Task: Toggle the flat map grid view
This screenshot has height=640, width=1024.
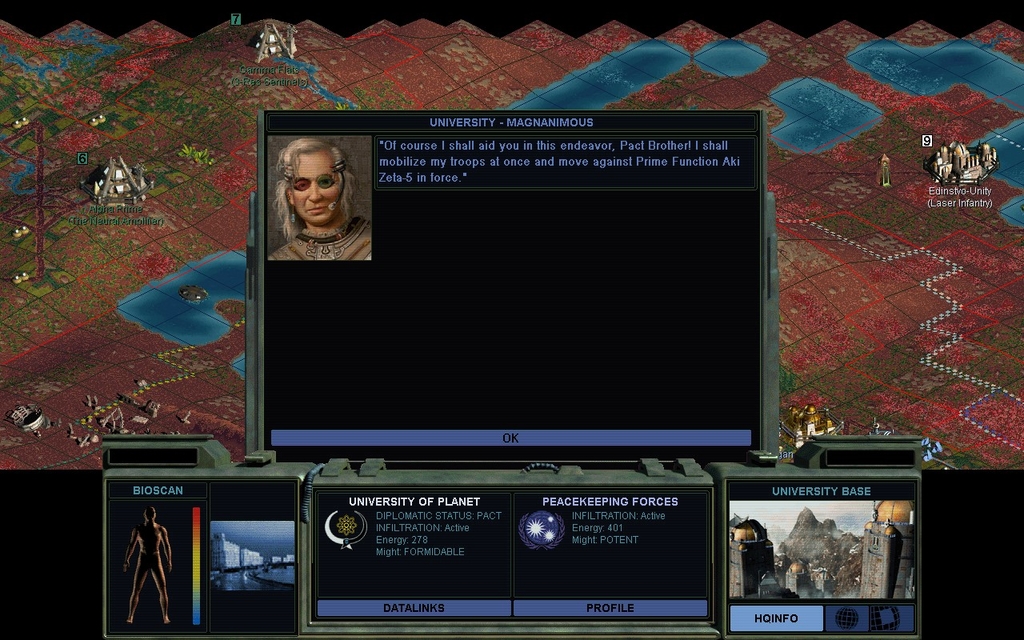Action: pos(884,618)
